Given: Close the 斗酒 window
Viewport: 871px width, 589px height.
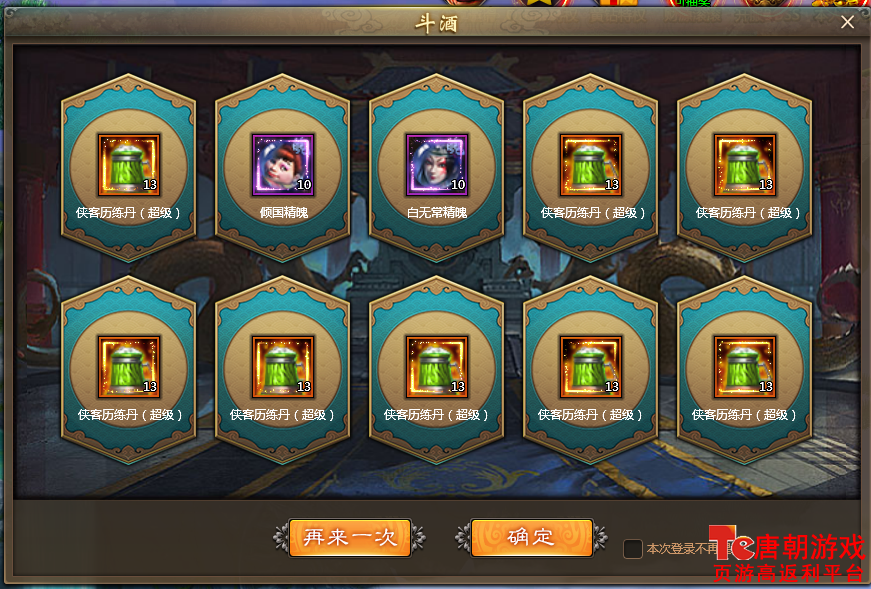Looking at the screenshot, I should click(847, 22).
